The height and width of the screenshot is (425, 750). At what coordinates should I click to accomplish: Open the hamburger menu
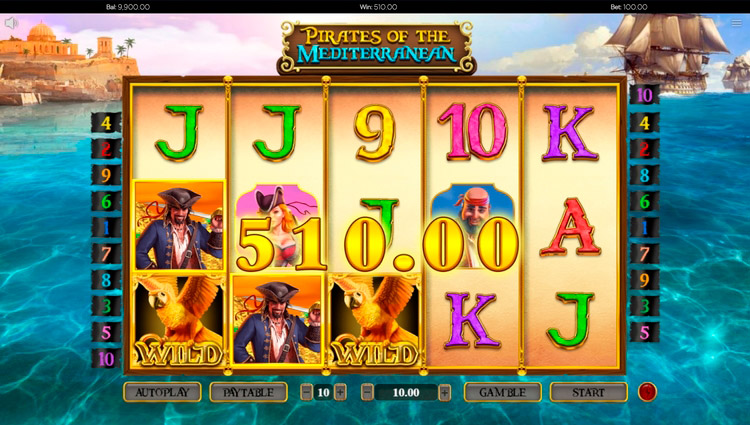click(x=737, y=23)
